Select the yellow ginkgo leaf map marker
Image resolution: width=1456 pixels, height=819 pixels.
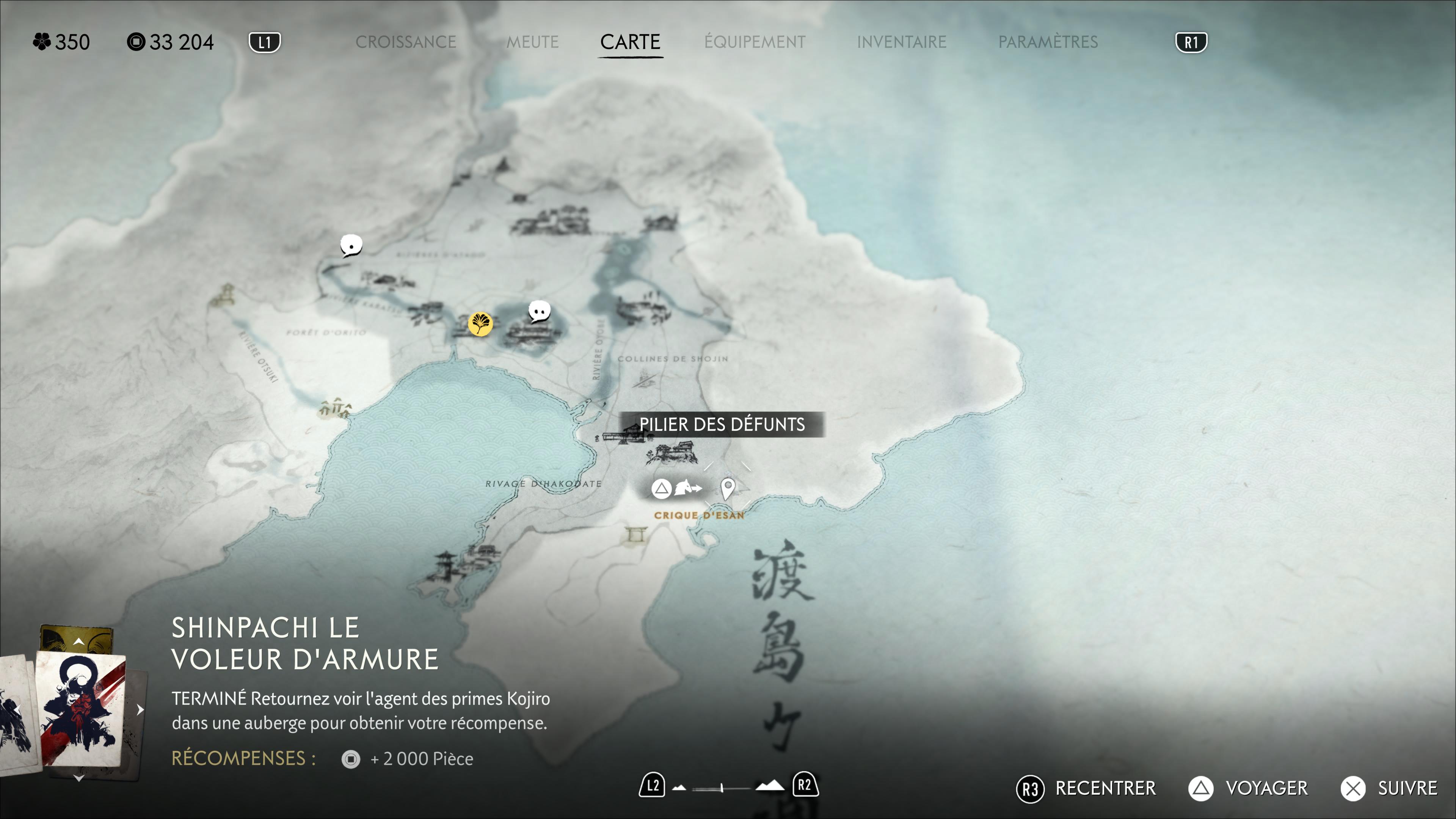[x=480, y=324]
